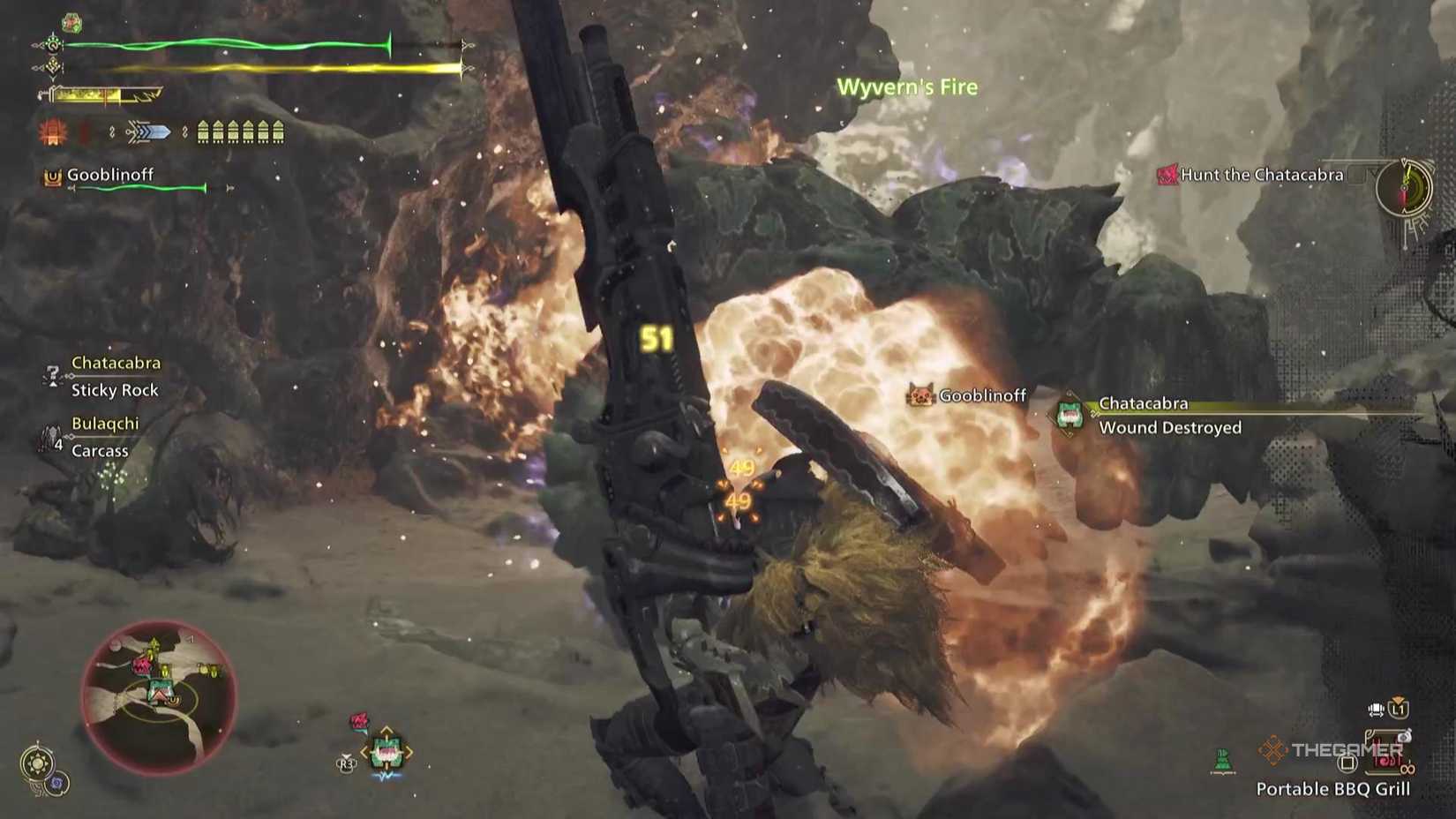Click the camp tent marker on the minimap
Screen dimensions: 1456x819
click(161, 694)
